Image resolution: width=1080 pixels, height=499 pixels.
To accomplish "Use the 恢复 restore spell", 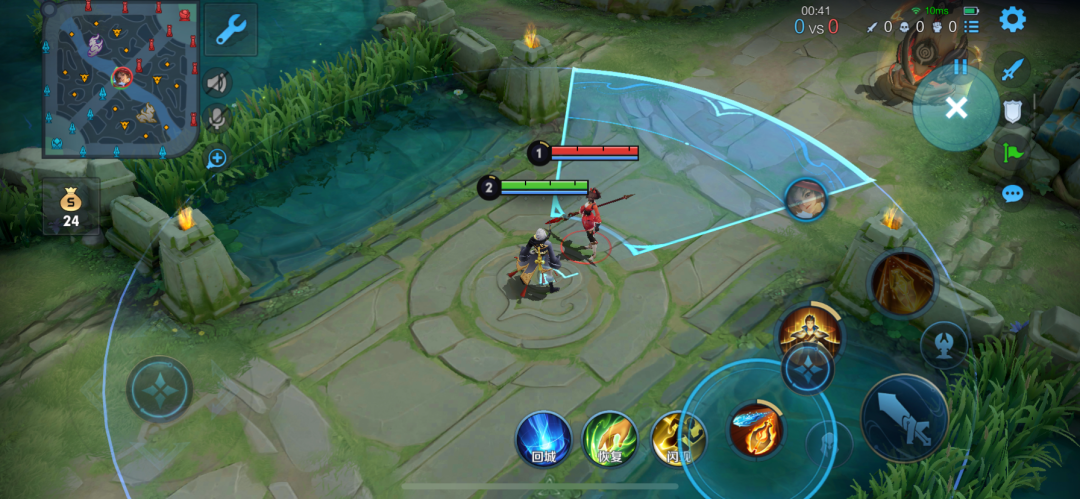I will (x=610, y=438).
